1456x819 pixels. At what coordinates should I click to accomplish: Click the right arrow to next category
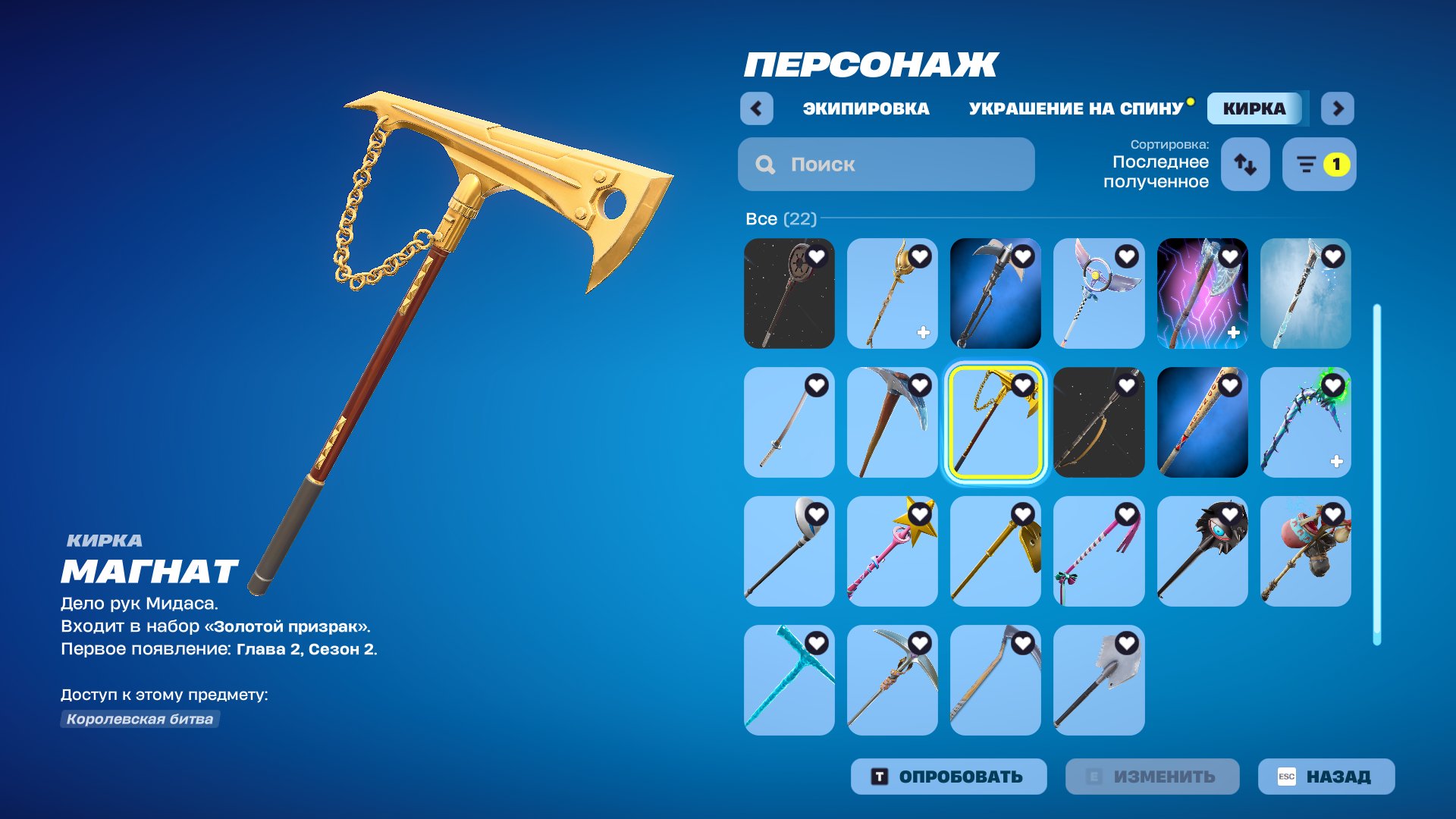point(1338,108)
